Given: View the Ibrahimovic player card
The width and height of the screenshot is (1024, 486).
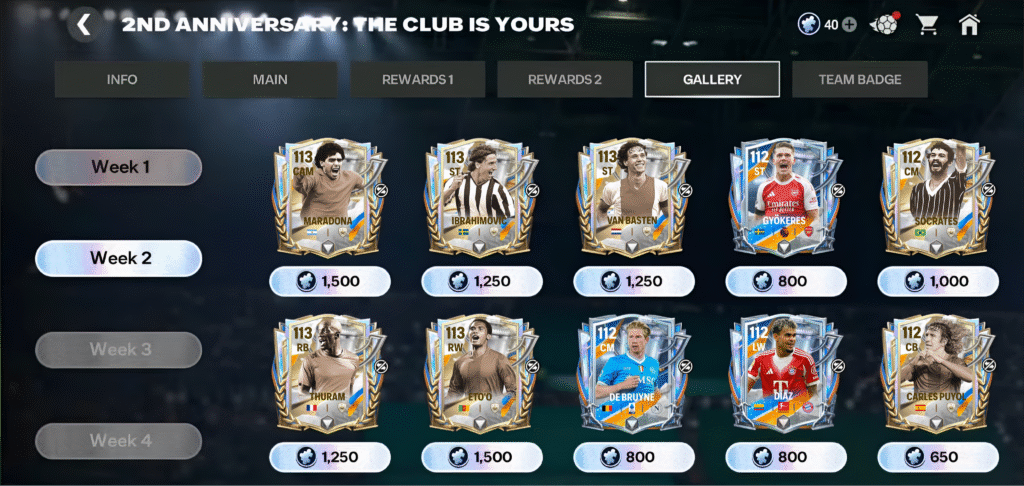Looking at the screenshot, I should (482, 200).
